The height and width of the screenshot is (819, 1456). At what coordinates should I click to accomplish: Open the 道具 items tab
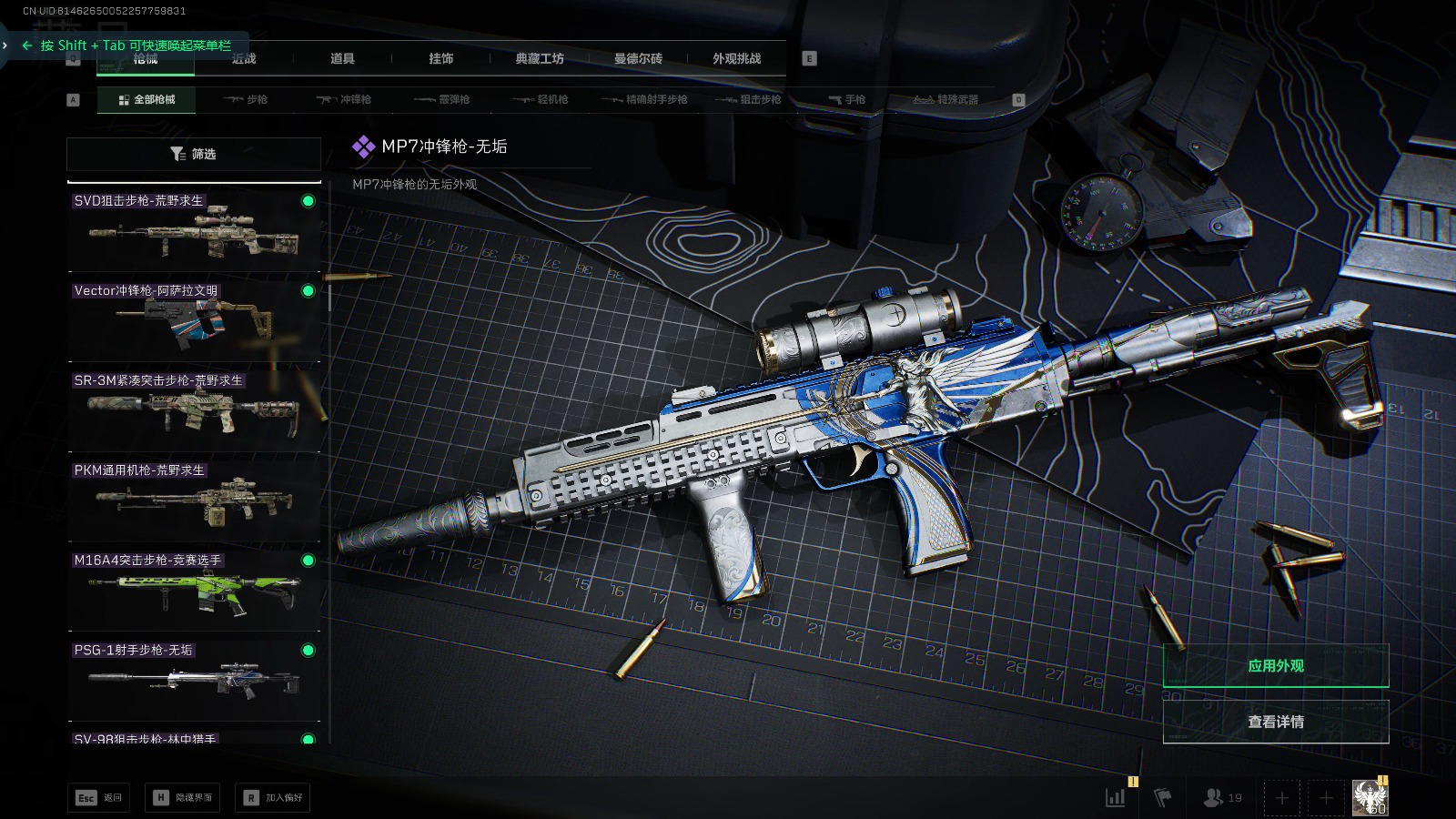(x=342, y=59)
